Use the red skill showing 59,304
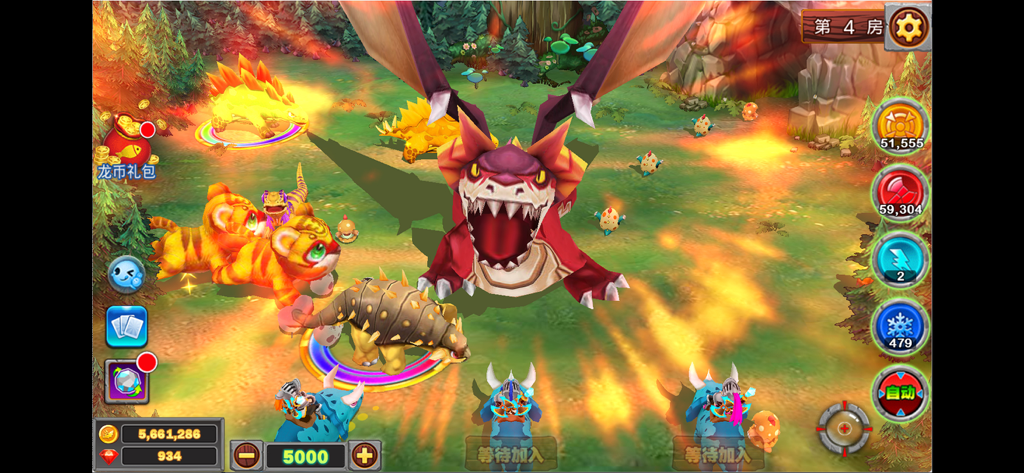Screen dimensions: 1024x473 tap(900, 192)
